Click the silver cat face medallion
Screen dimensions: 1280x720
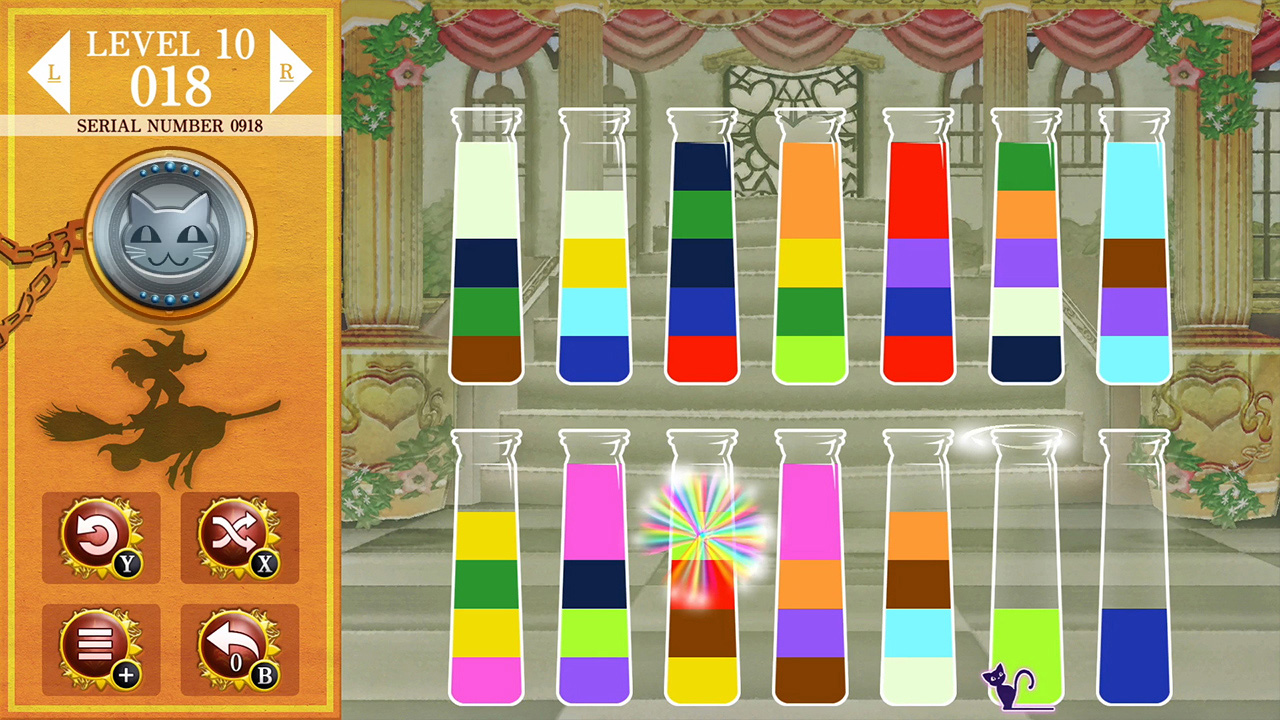coord(170,232)
